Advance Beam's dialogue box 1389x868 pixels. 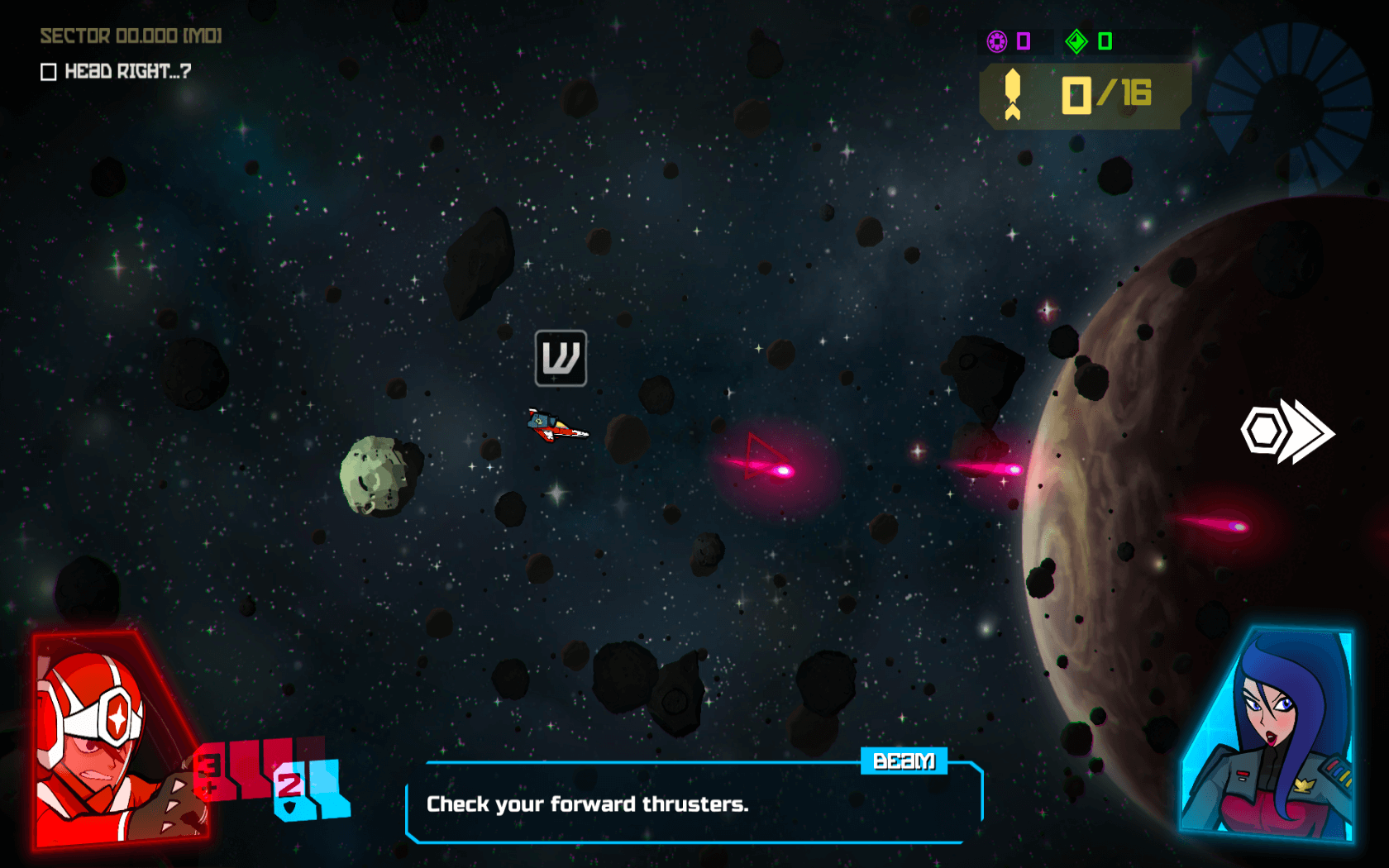click(x=693, y=803)
